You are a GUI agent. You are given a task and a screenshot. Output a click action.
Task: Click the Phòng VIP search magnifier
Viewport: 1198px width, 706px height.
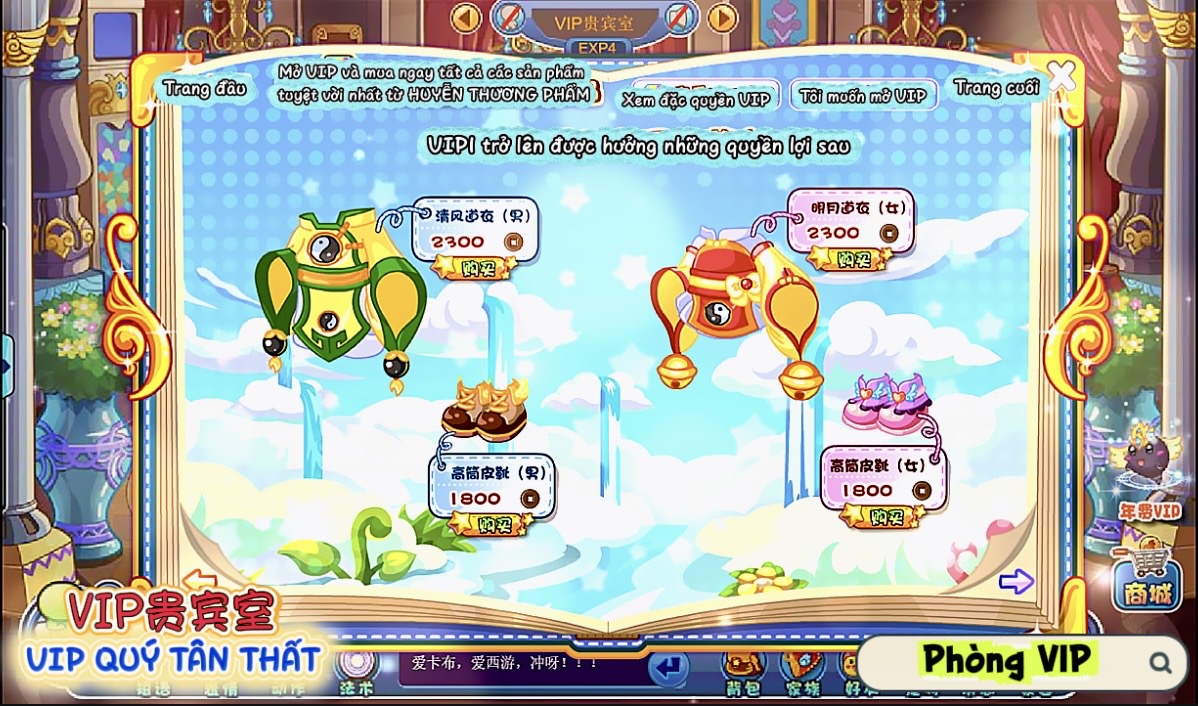coord(1160,661)
